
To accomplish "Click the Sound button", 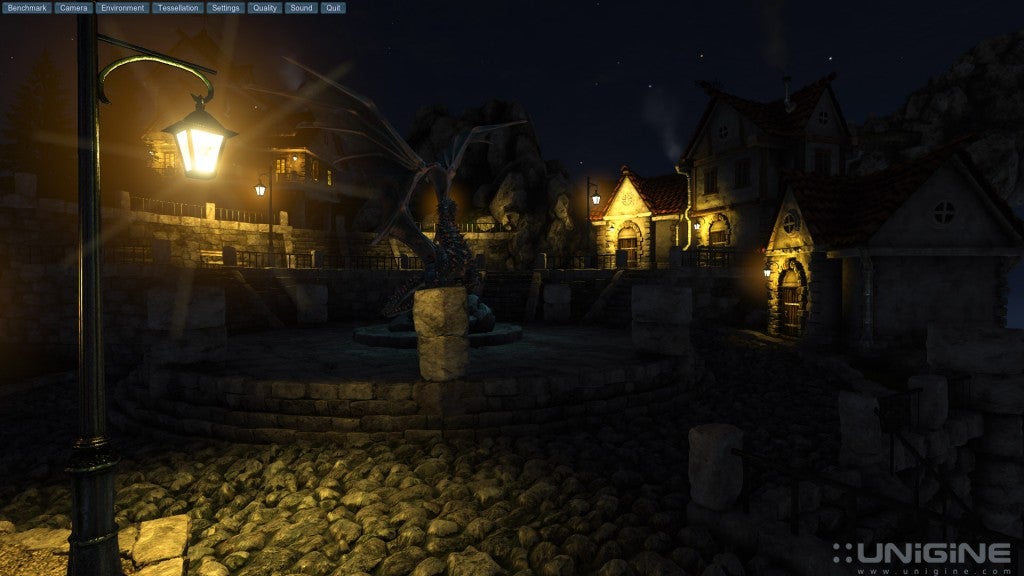I will pyautogui.click(x=300, y=8).
